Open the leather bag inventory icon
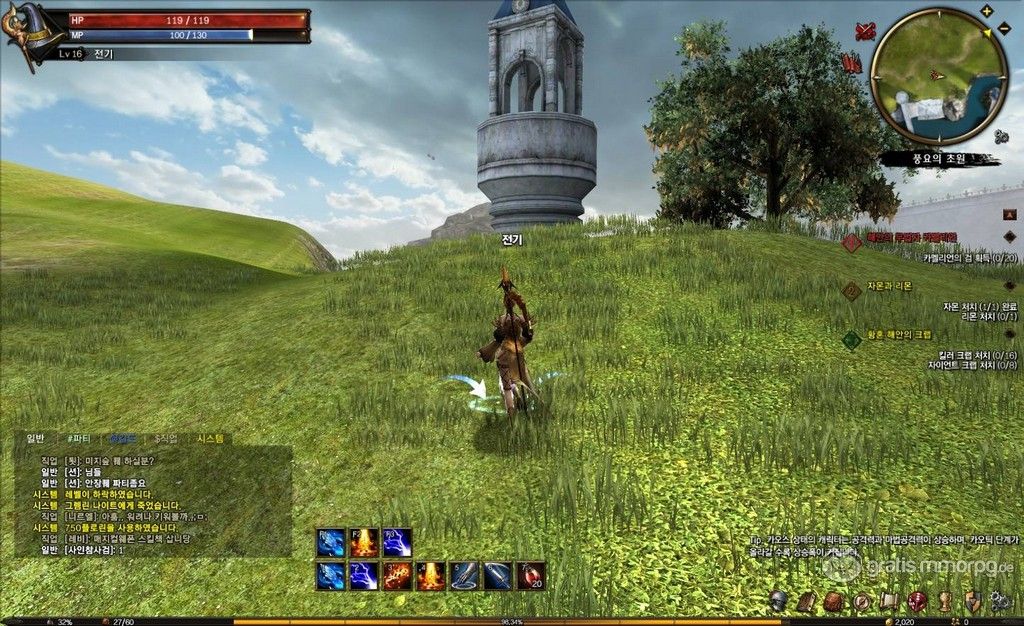Viewport: 1024px width, 626px height. click(833, 601)
